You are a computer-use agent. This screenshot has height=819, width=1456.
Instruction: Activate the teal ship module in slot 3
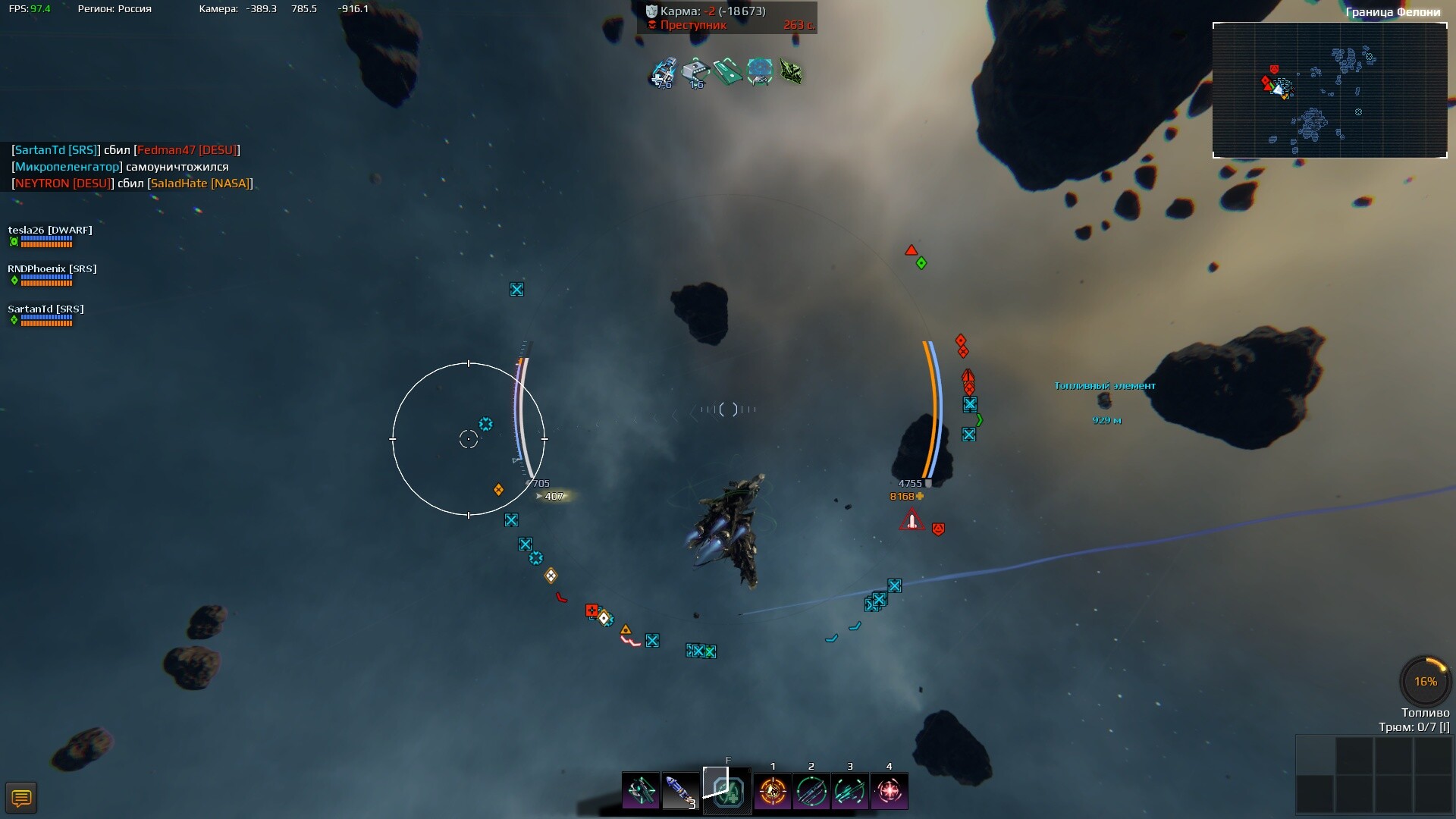[850, 792]
